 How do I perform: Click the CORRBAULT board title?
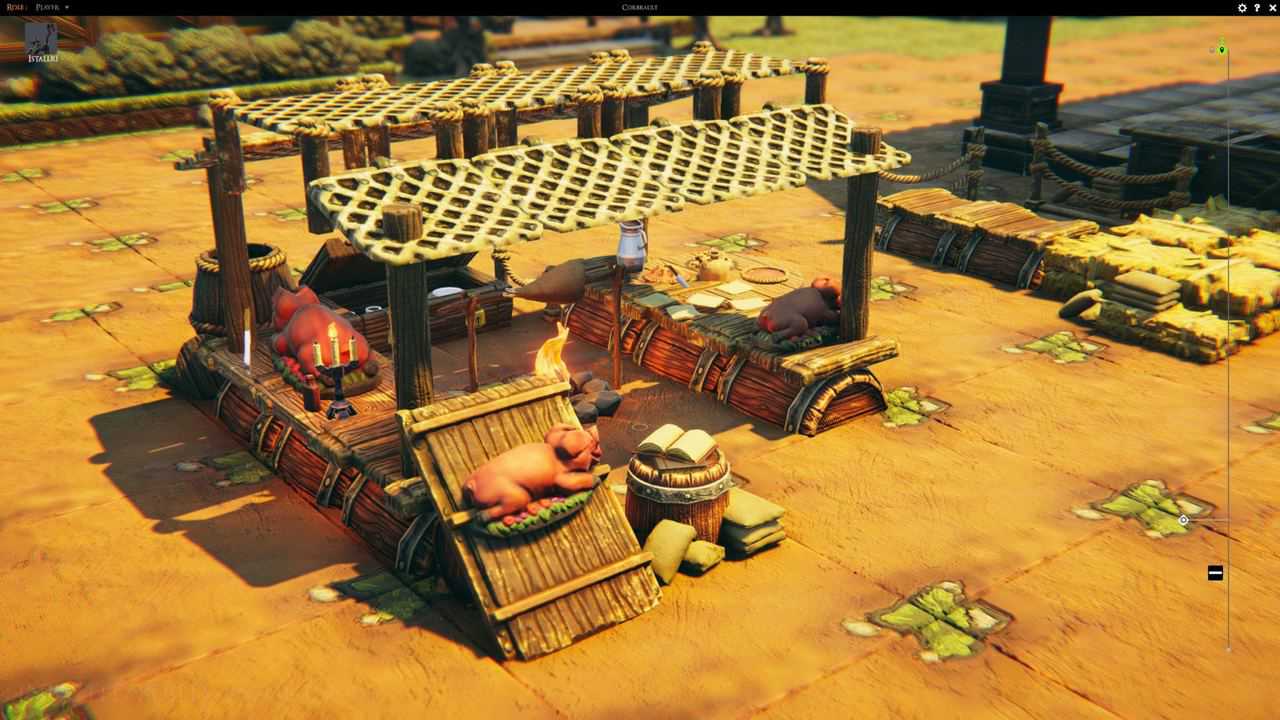pos(640,7)
